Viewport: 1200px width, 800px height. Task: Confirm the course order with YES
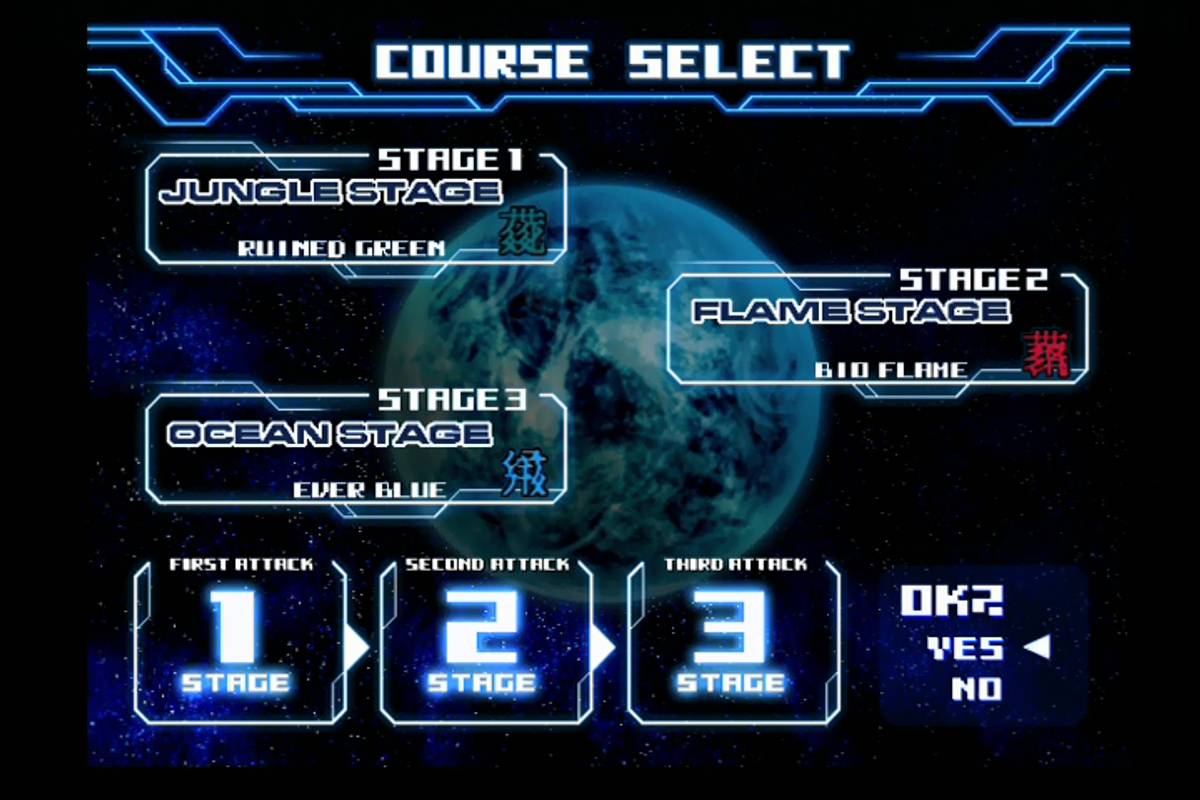[965, 649]
